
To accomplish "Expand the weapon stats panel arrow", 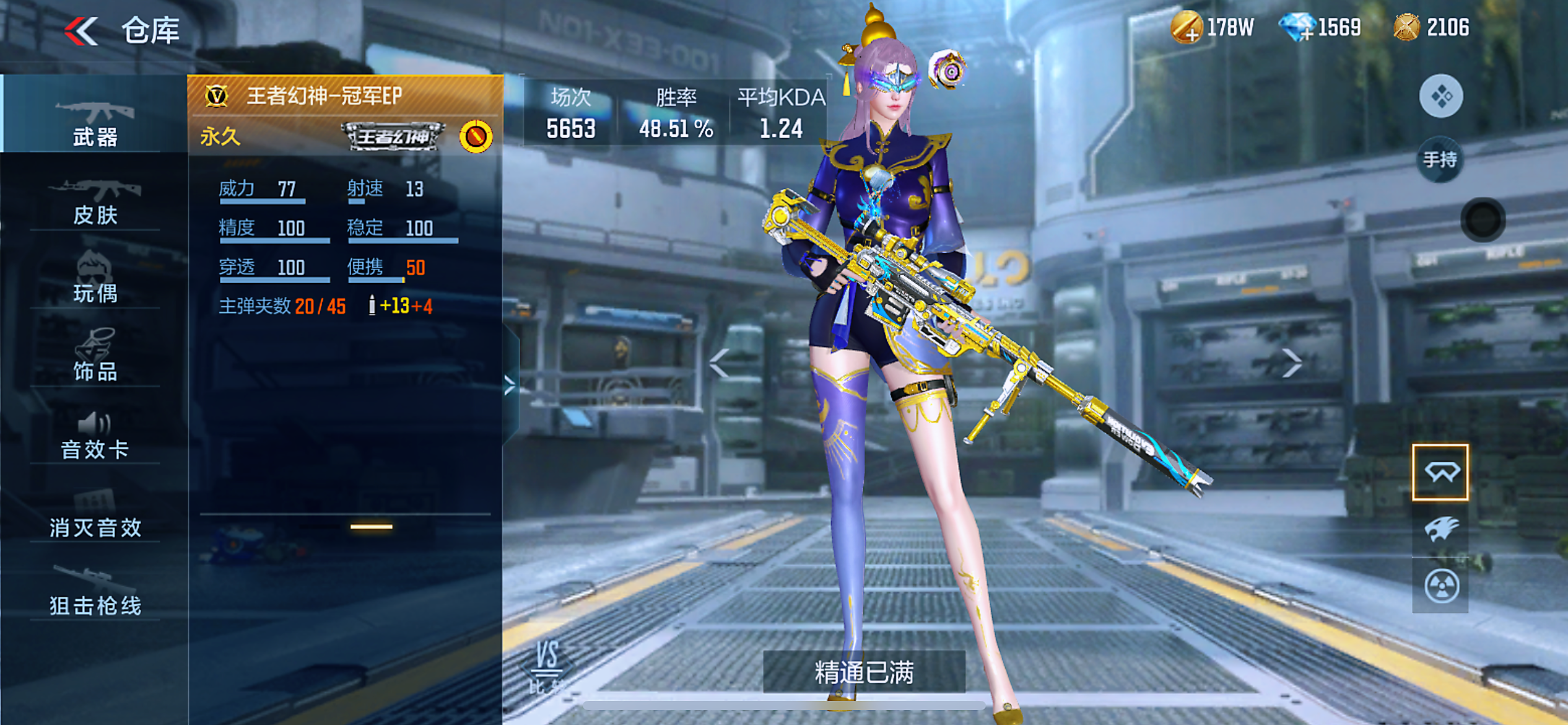I will (x=510, y=385).
